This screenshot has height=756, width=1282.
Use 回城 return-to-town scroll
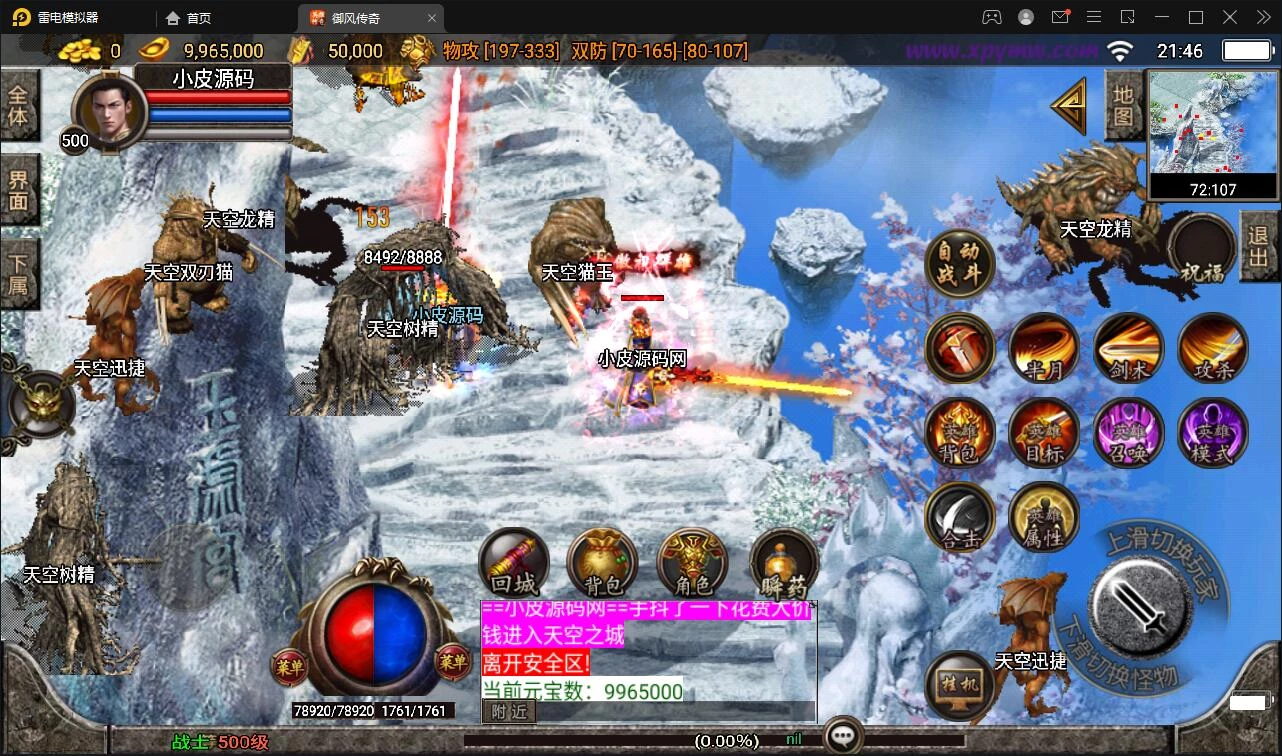point(514,562)
